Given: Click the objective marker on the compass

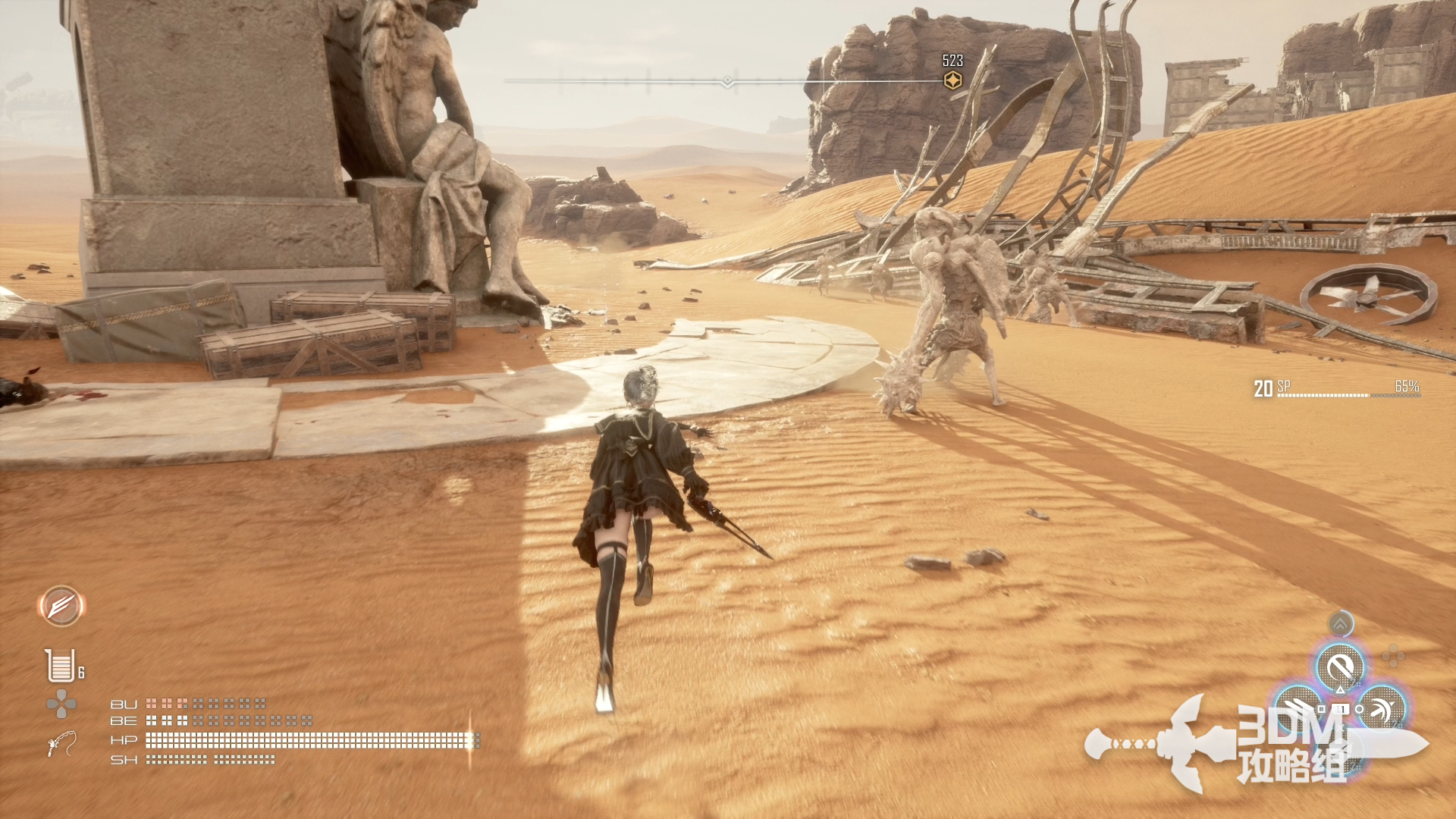Looking at the screenshot, I should point(952,80).
